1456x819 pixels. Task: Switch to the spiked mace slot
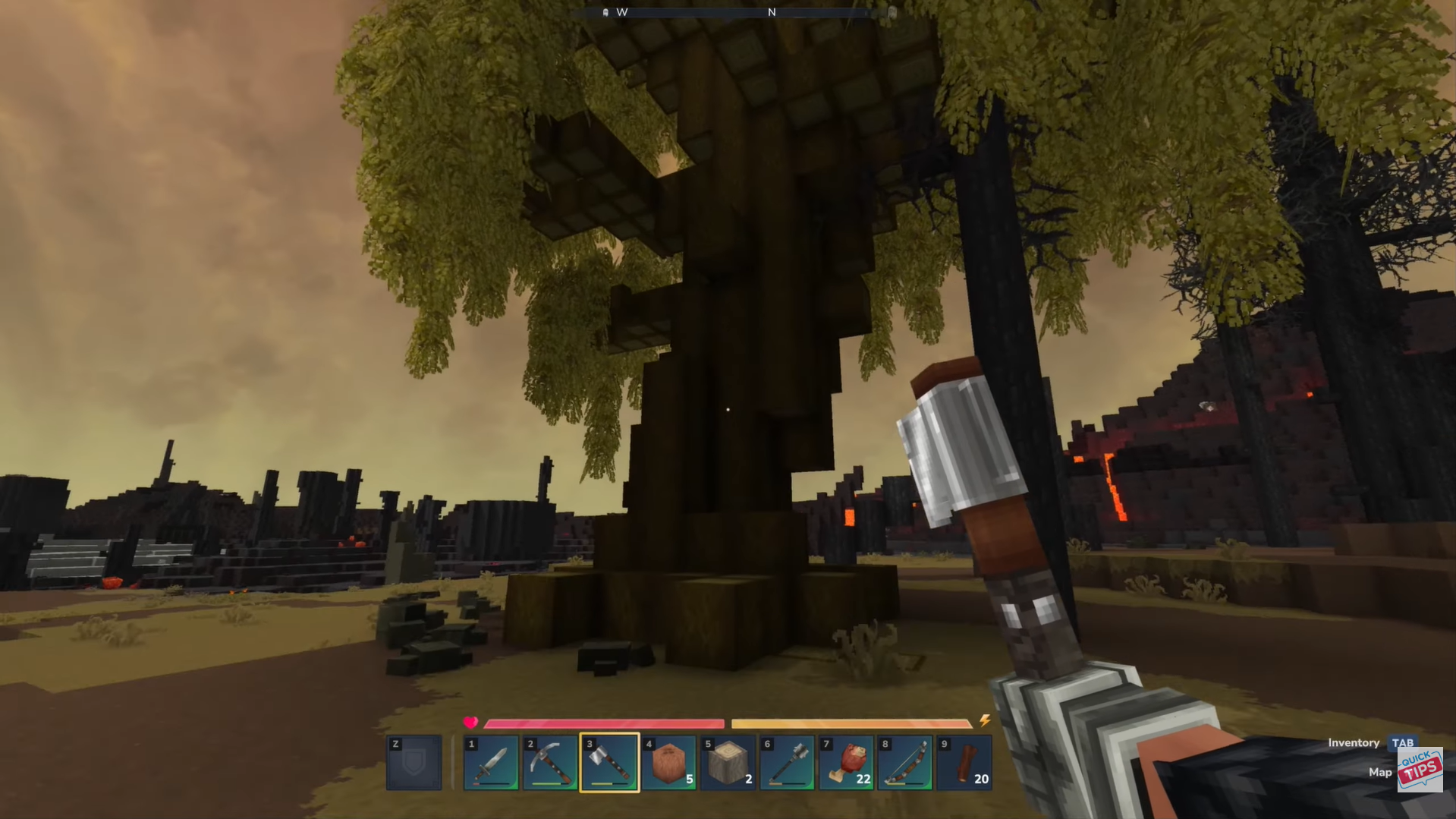[787, 763]
